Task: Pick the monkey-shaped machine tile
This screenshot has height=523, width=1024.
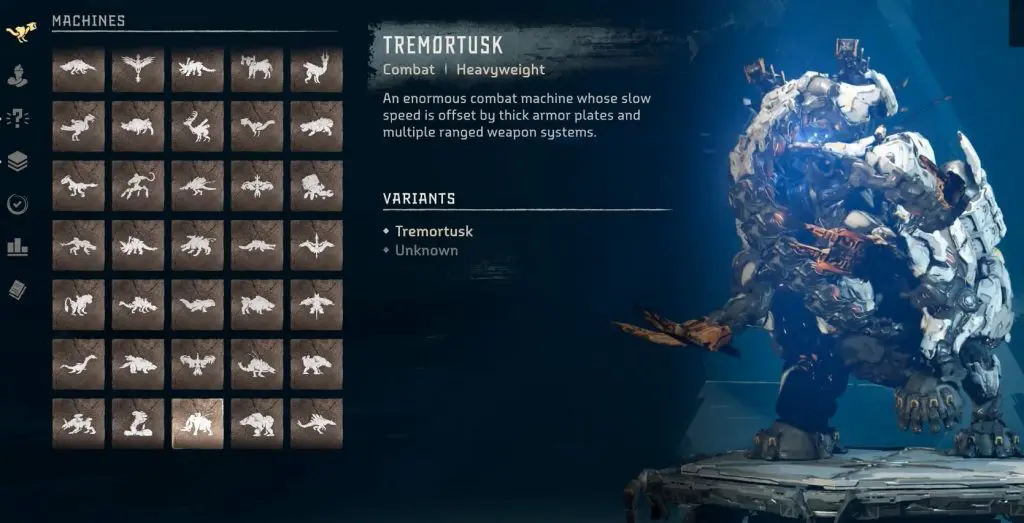Action: tap(78, 305)
